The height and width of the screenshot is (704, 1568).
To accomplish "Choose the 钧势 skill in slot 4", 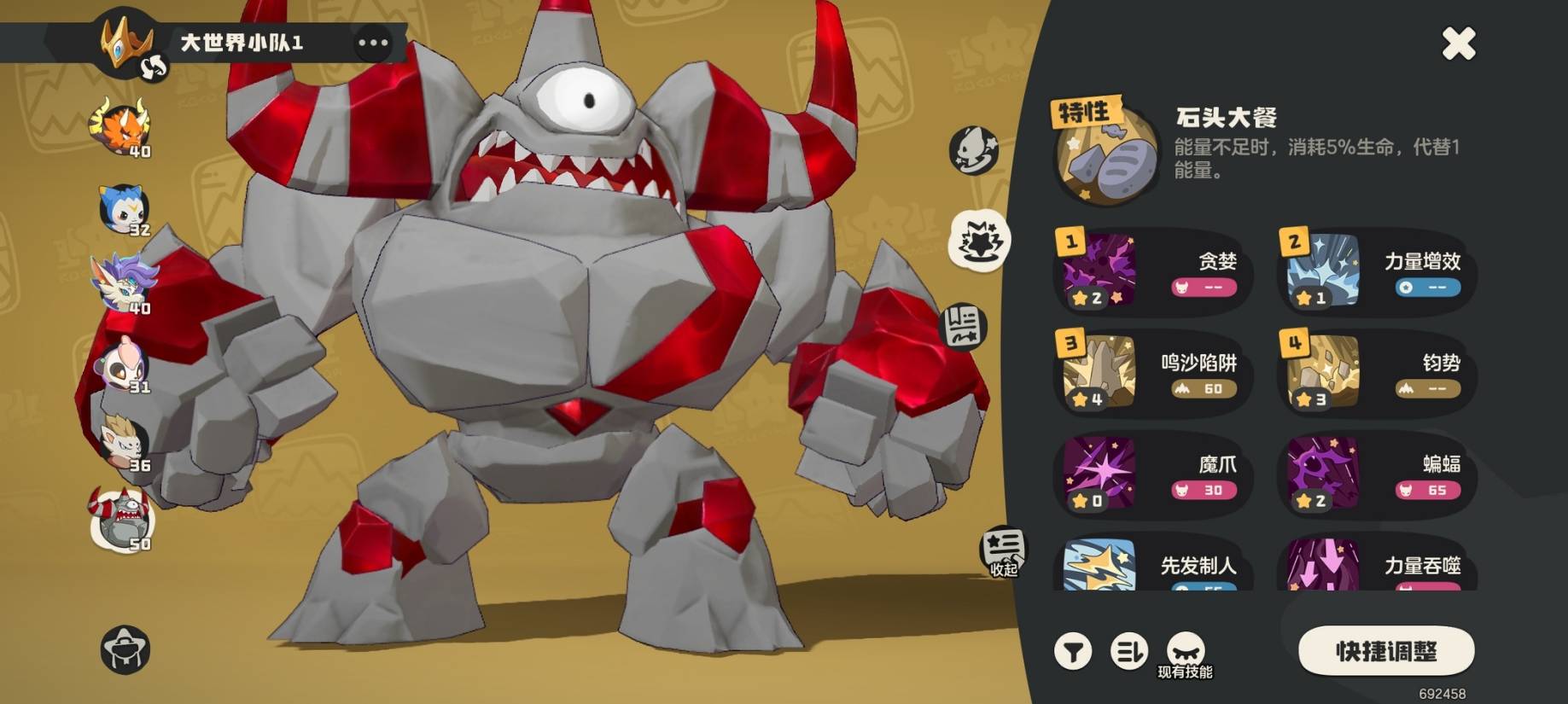I will click(x=1376, y=374).
